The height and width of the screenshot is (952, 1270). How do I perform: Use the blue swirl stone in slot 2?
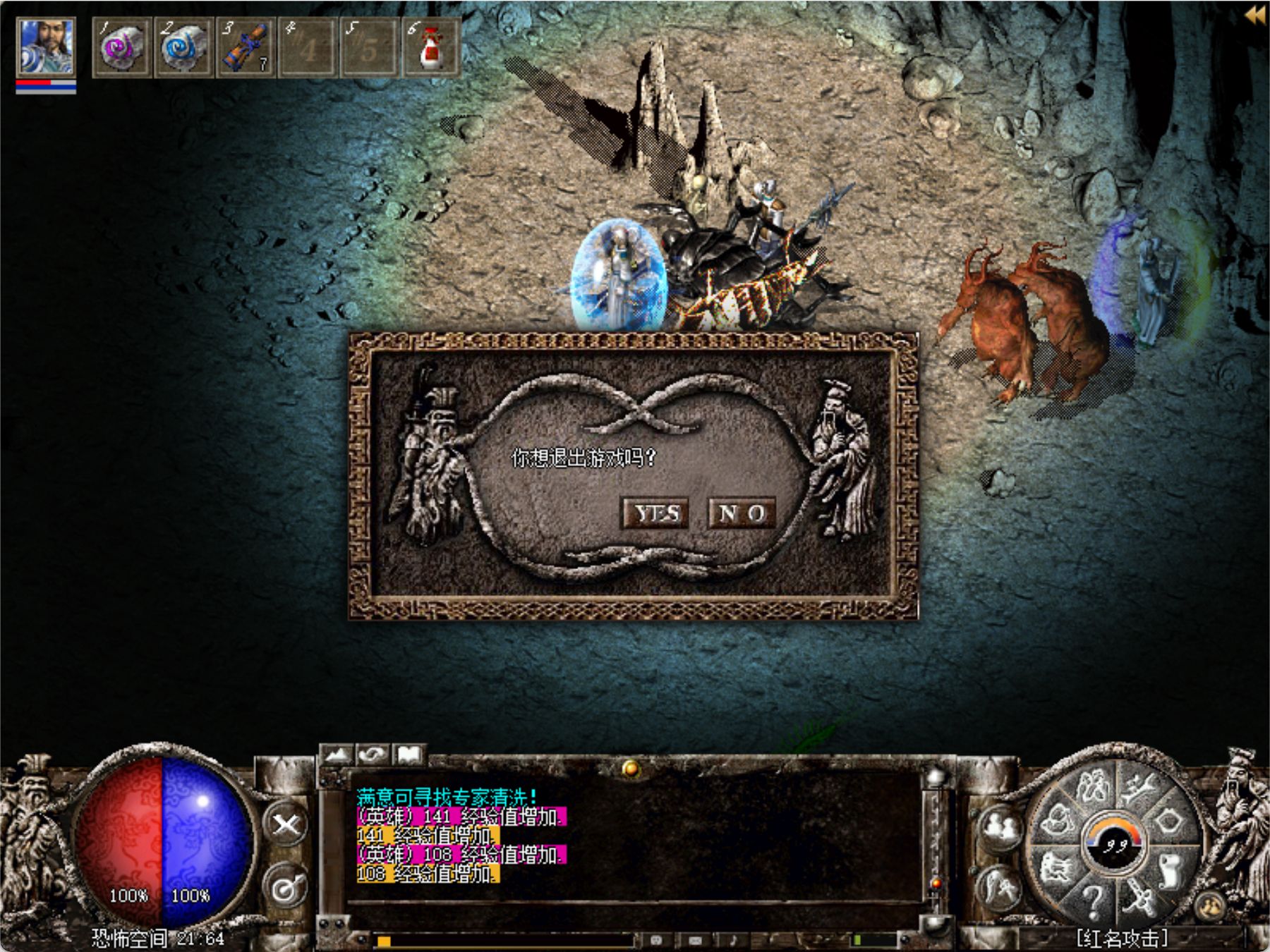pyautogui.click(x=183, y=48)
